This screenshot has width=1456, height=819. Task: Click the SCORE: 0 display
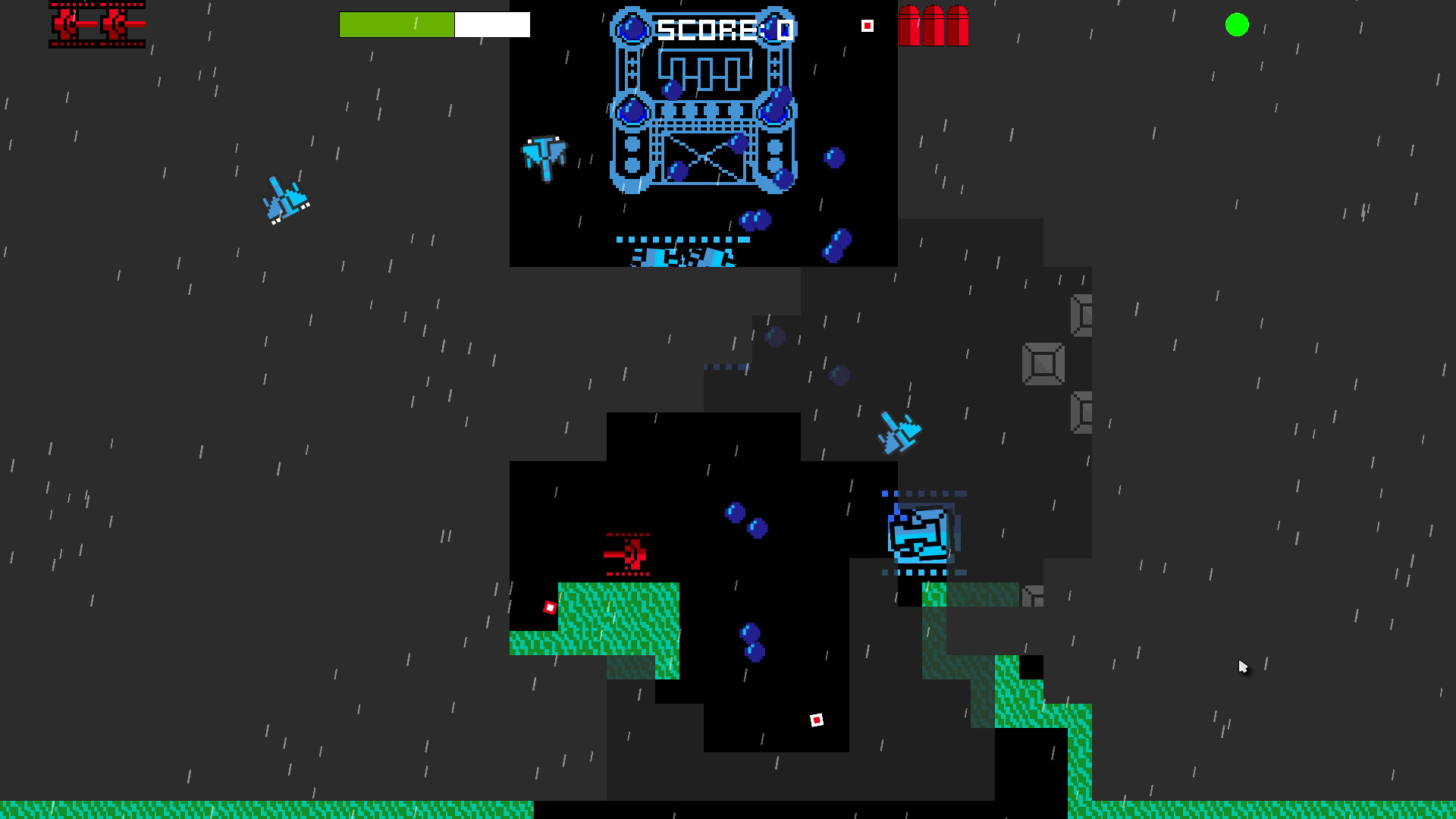click(722, 28)
